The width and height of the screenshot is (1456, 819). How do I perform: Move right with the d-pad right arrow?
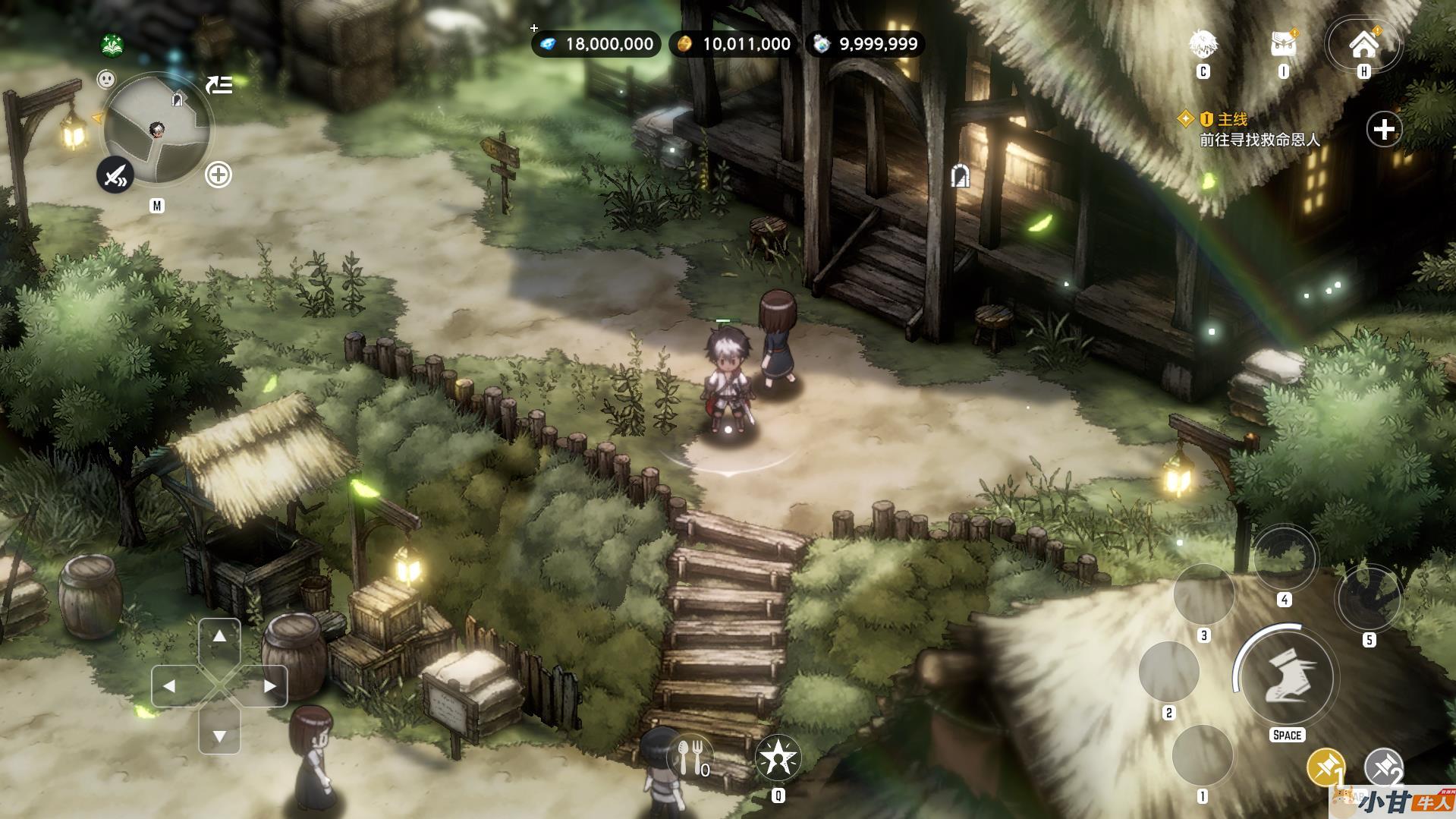pos(269,686)
